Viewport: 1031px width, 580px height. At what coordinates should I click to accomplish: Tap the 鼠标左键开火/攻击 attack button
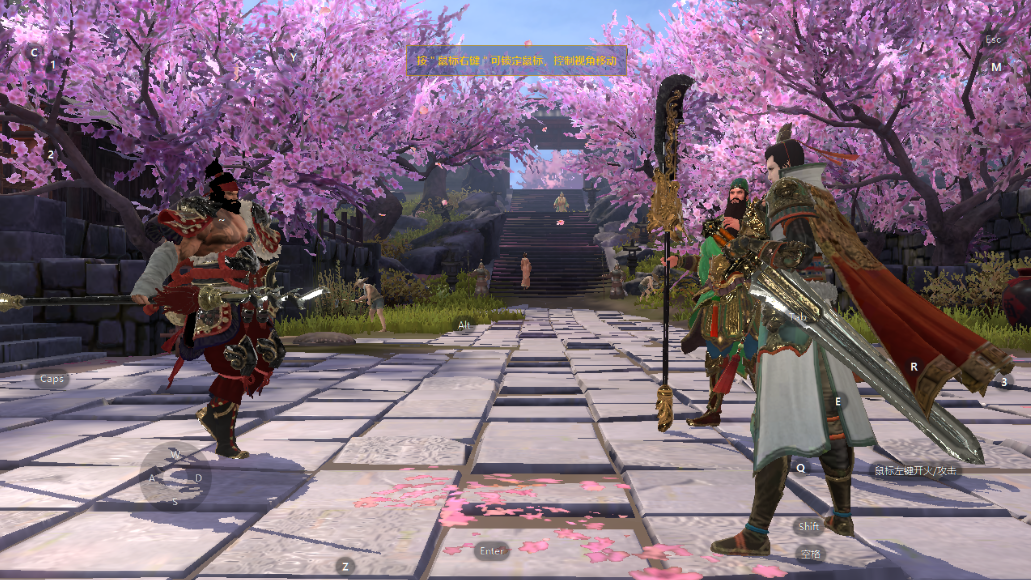pos(915,470)
